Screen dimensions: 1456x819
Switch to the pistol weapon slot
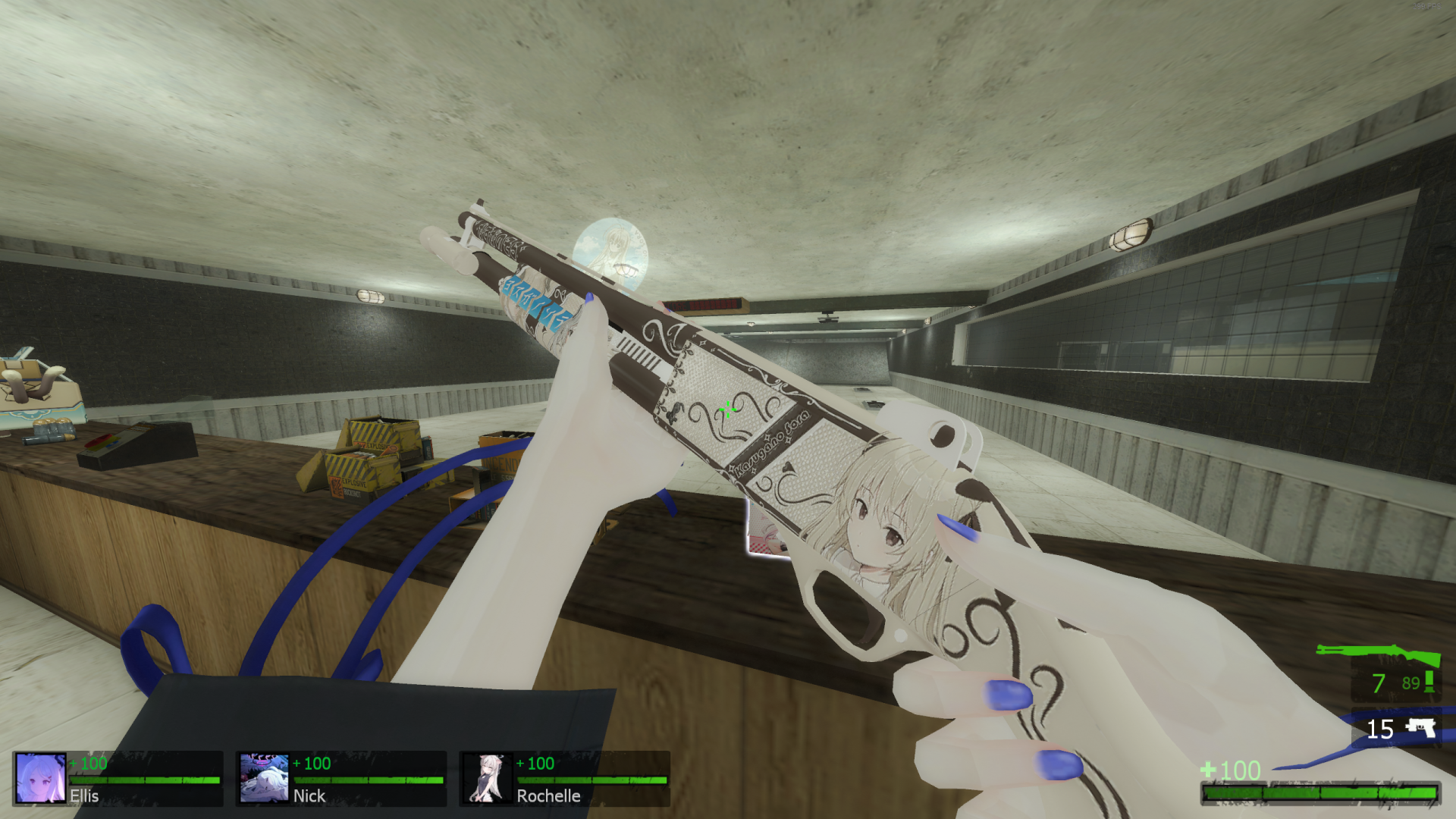pos(1420,729)
